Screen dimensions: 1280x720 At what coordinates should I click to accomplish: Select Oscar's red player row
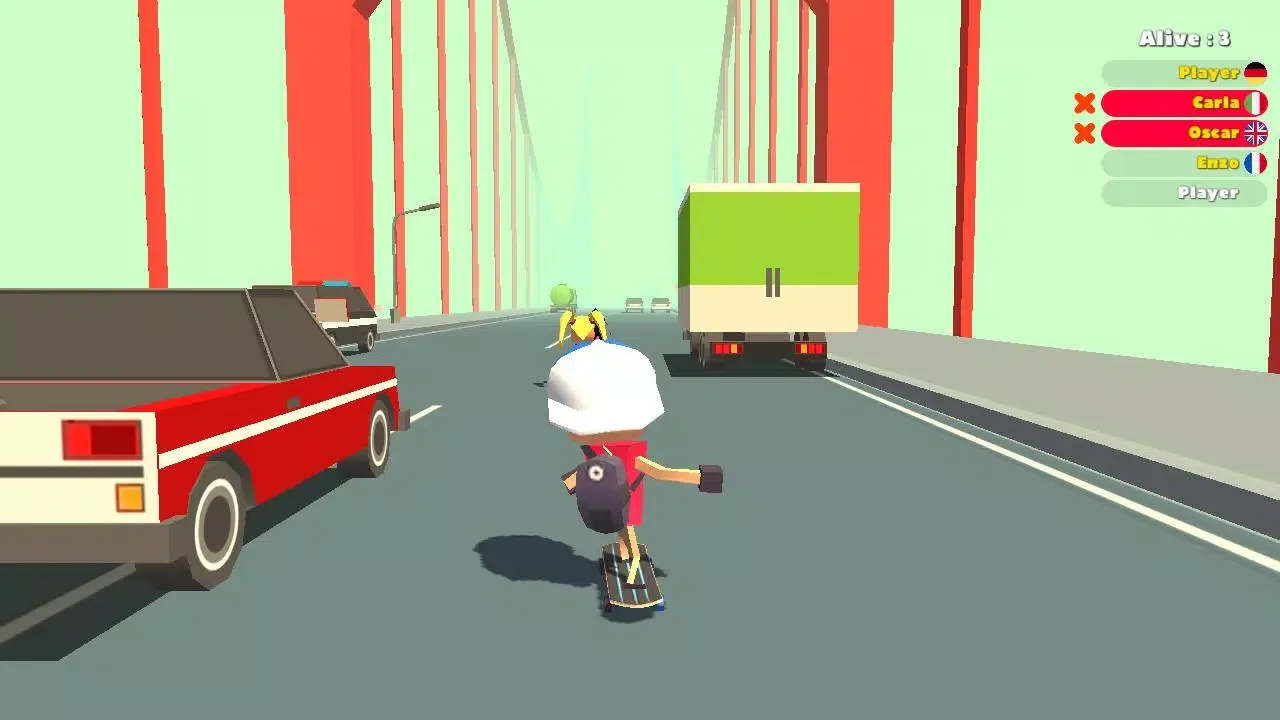pos(1184,133)
